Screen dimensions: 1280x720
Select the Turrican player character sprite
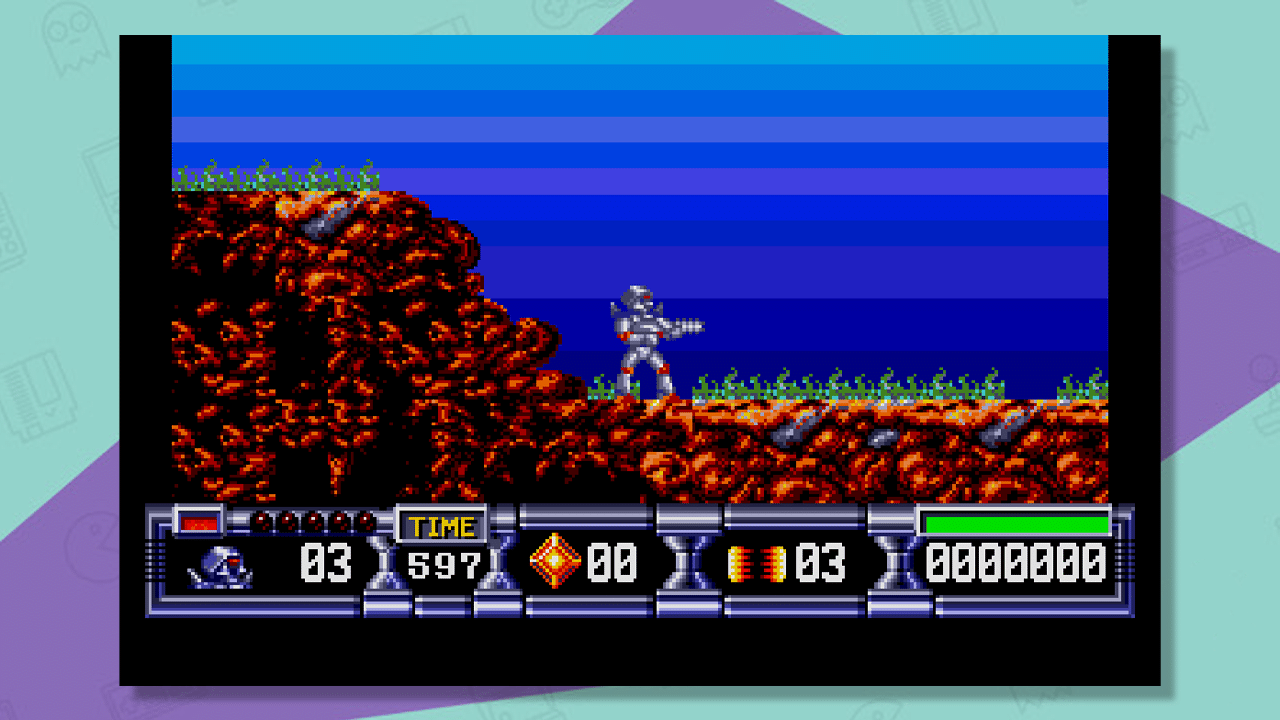point(645,340)
